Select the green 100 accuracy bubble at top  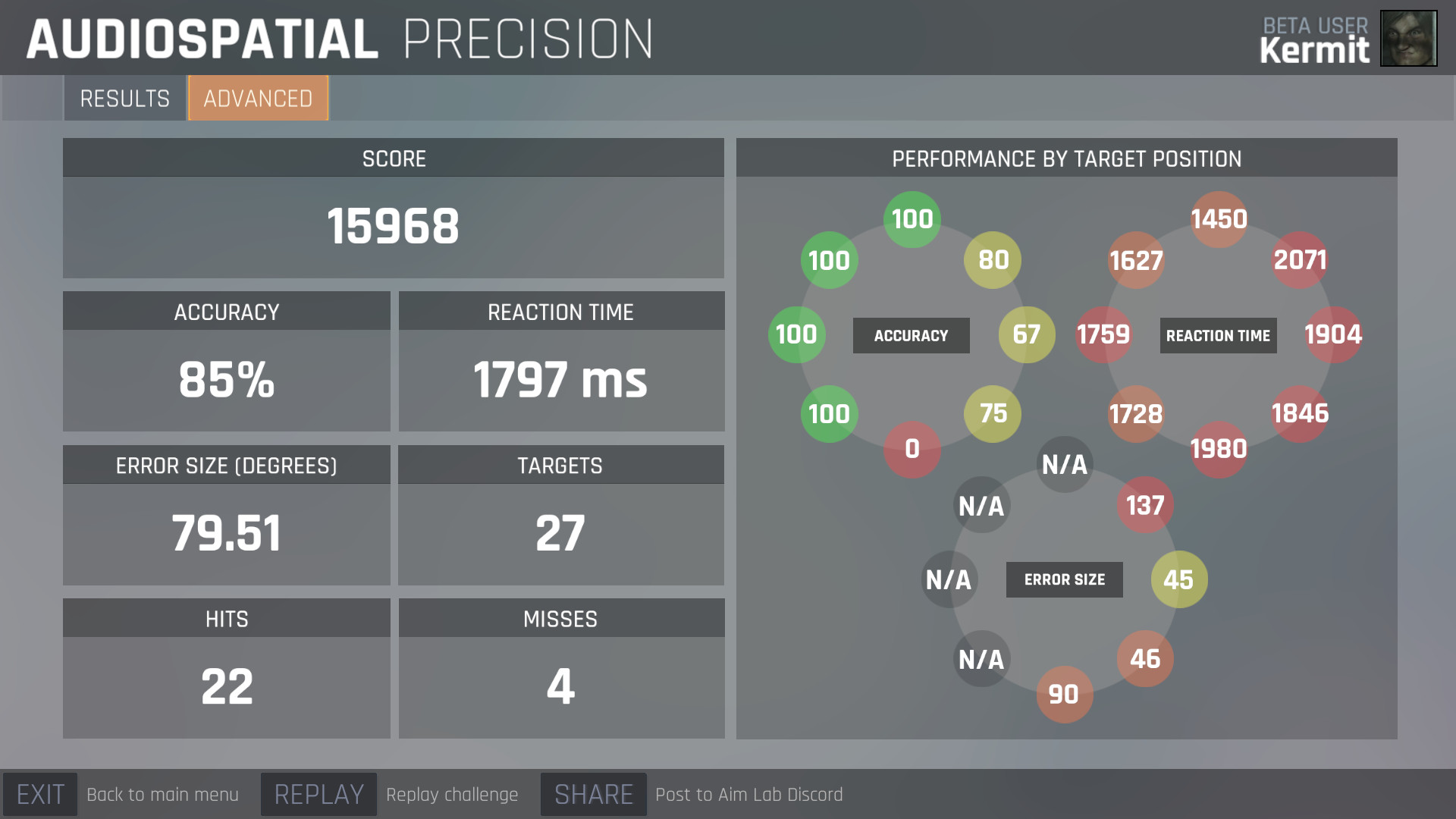[x=912, y=219]
